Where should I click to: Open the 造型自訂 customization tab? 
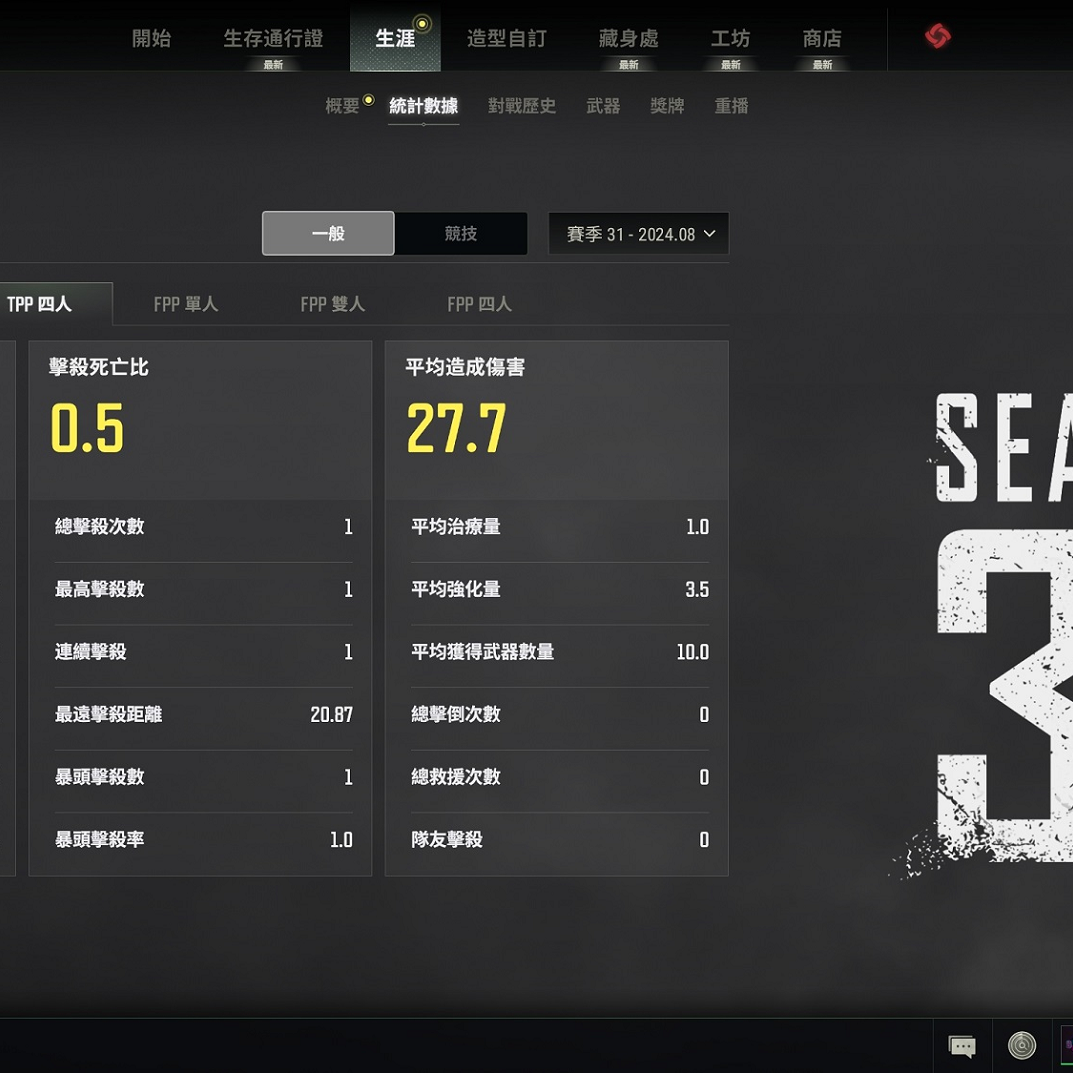(507, 39)
